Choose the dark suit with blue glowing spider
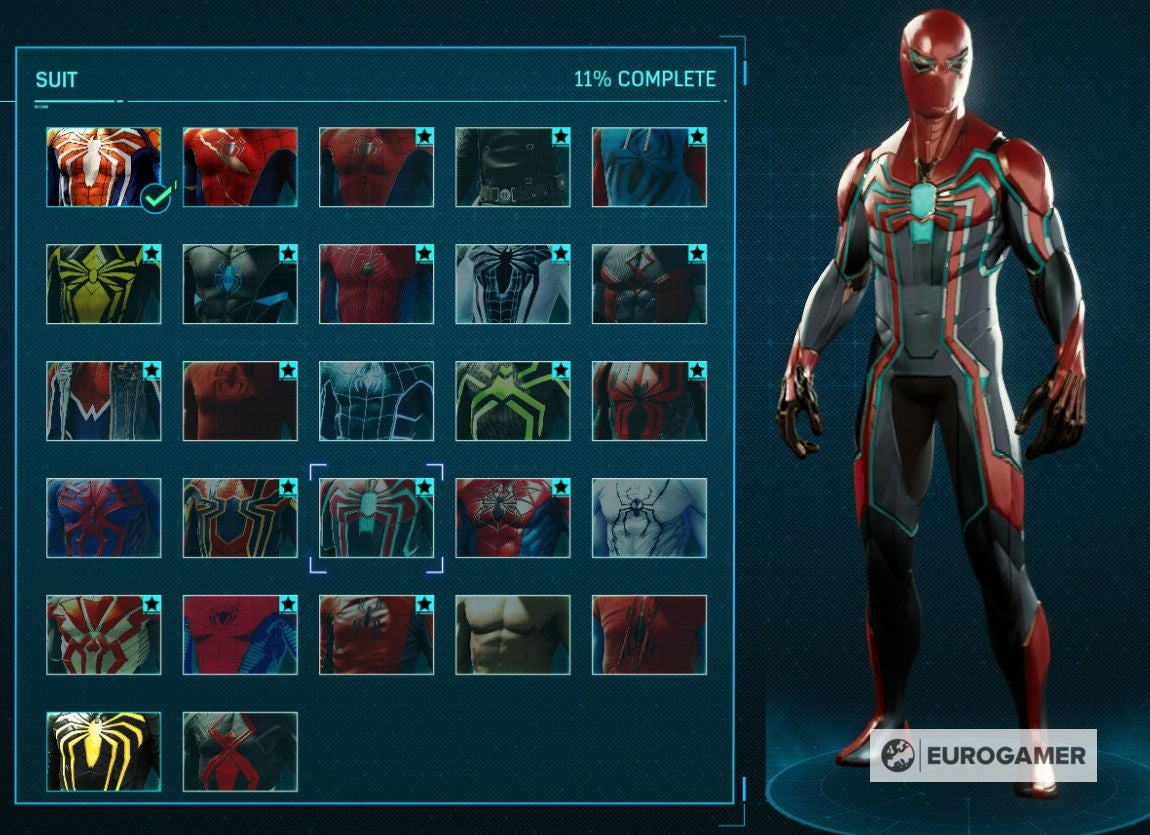 [240, 284]
